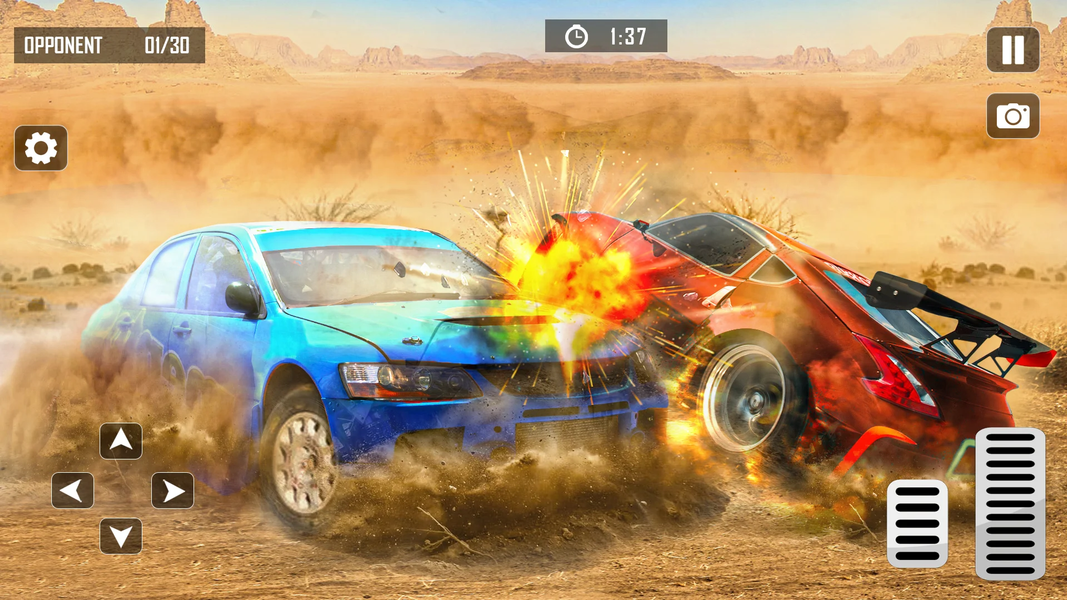Viewport: 1067px width, 600px height.
Task: Hit the small brake pedal
Action: coord(917,523)
